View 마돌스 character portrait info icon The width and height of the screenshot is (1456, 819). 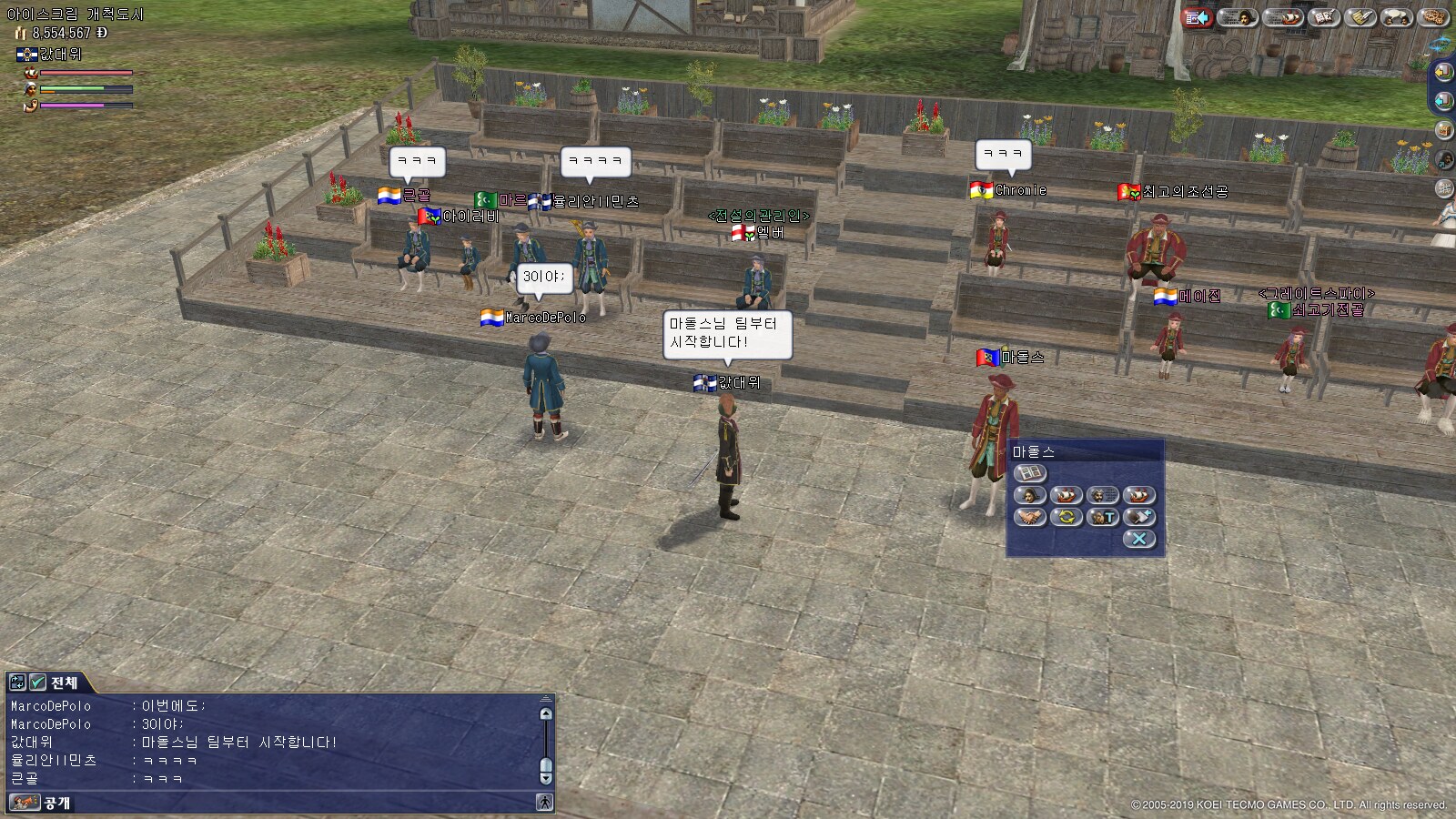coord(1030,495)
